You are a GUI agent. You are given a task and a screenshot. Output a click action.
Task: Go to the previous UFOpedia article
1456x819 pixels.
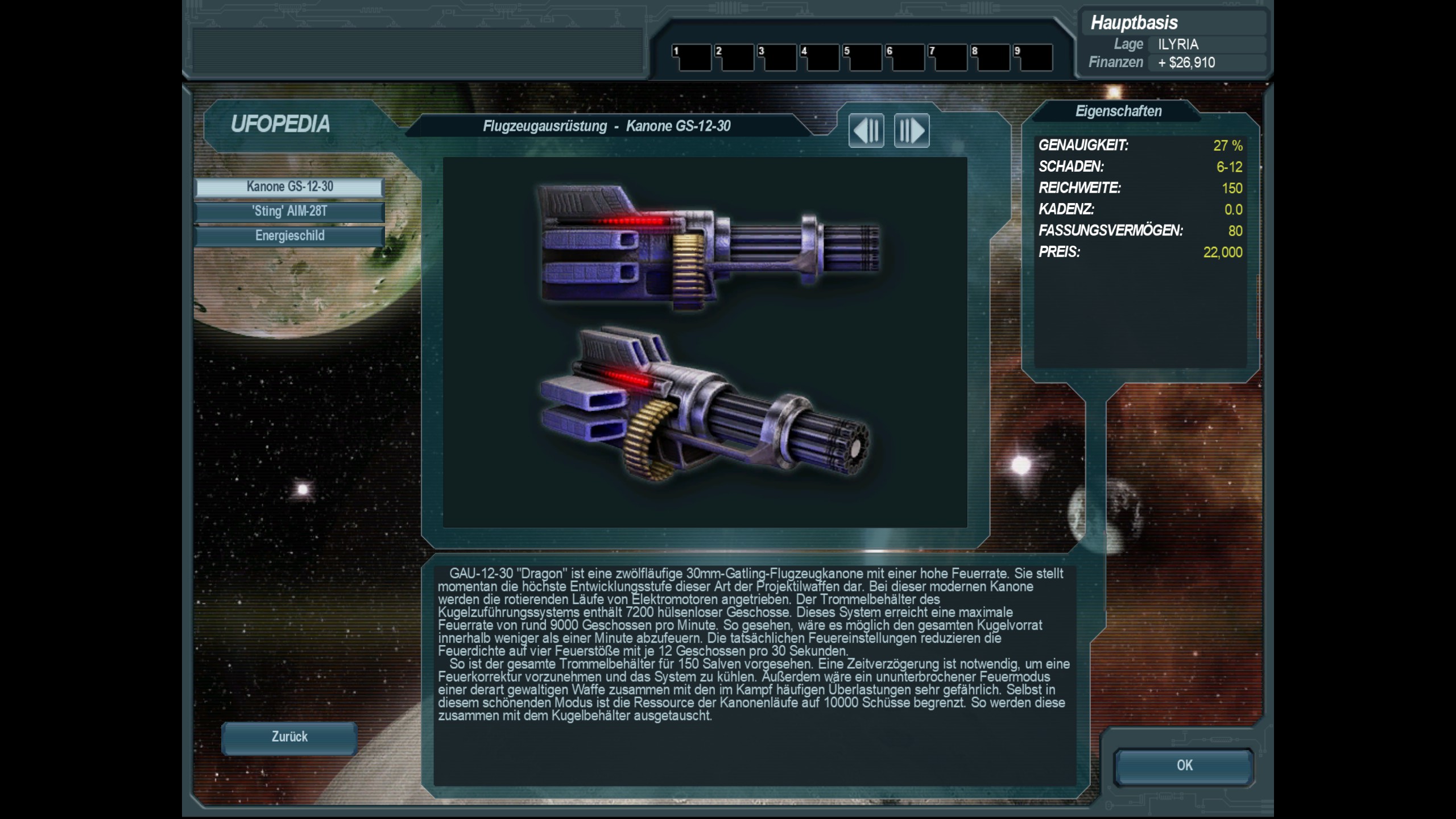pos(866,131)
